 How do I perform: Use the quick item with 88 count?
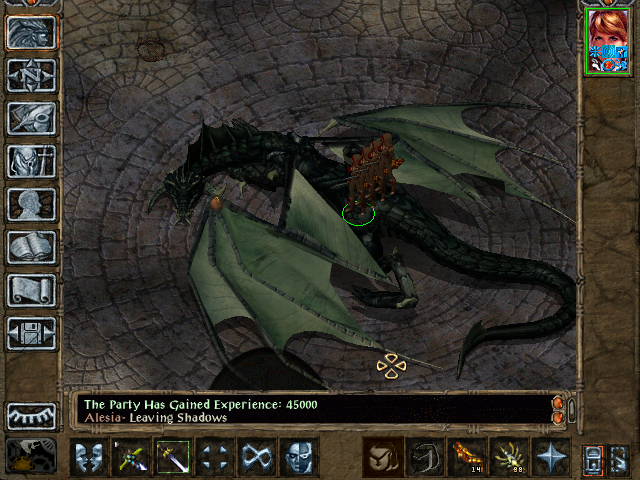[508, 457]
